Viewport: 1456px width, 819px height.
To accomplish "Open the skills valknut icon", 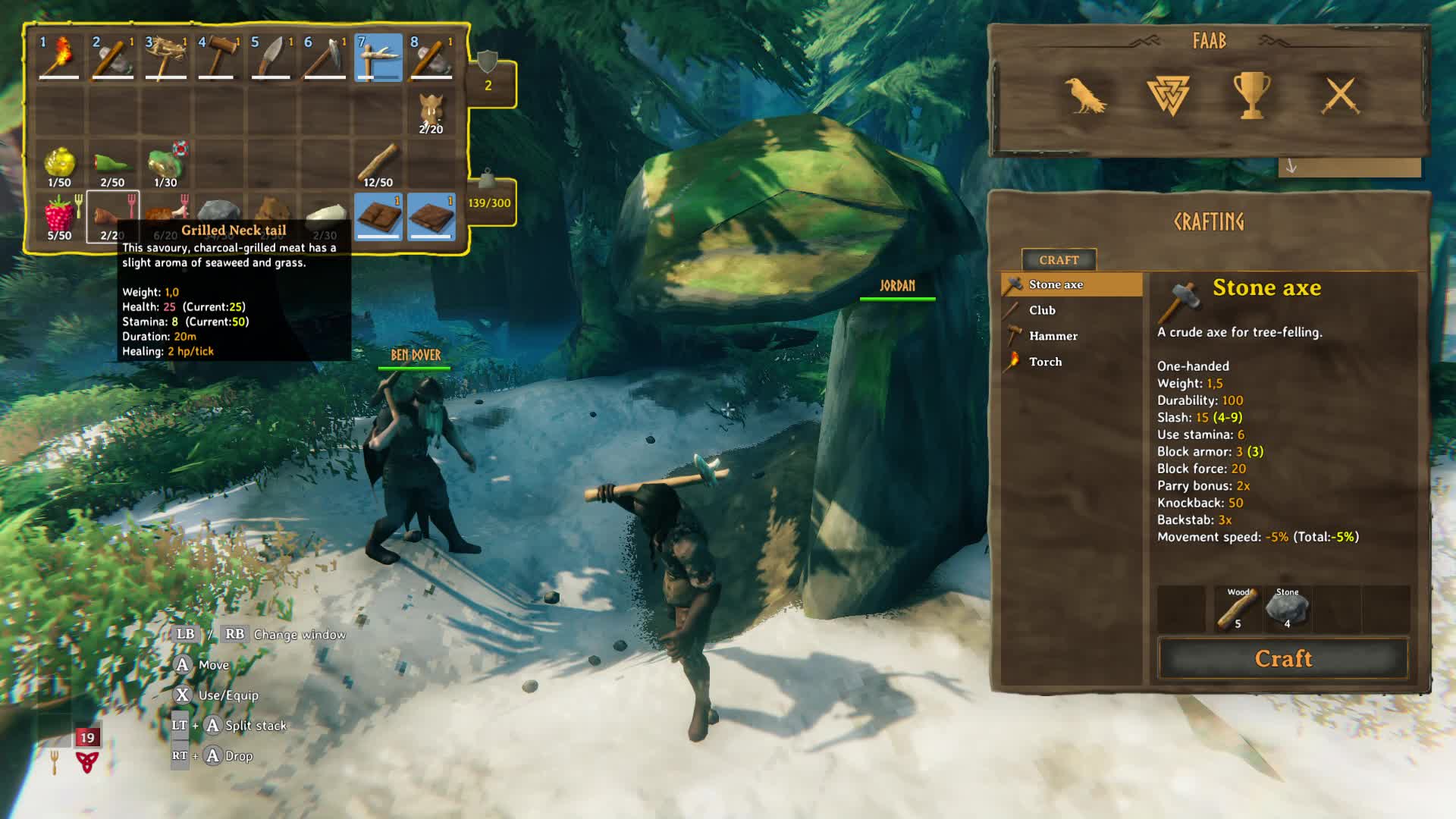I will click(1168, 96).
